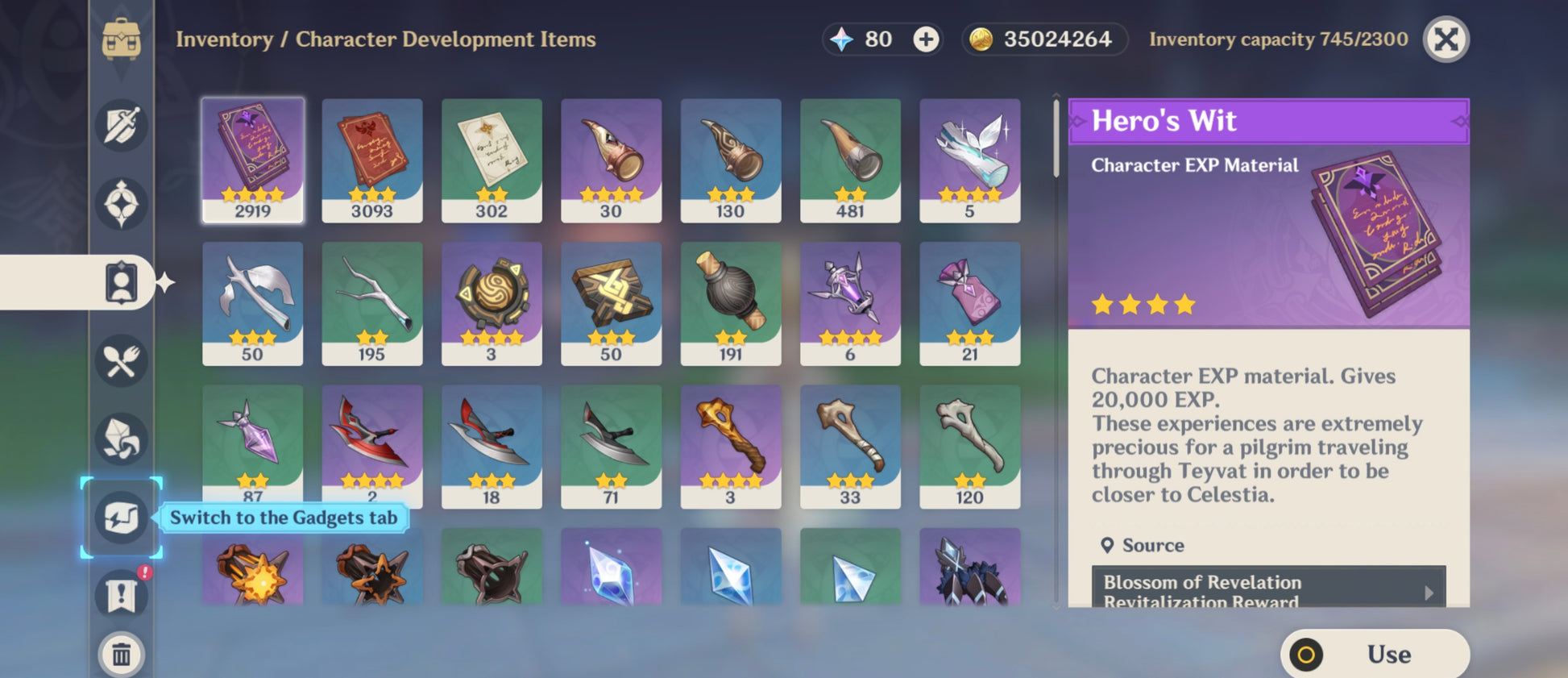The height and width of the screenshot is (678, 1568).
Task: Switch to the Gadgets tab
Action: coord(122,518)
